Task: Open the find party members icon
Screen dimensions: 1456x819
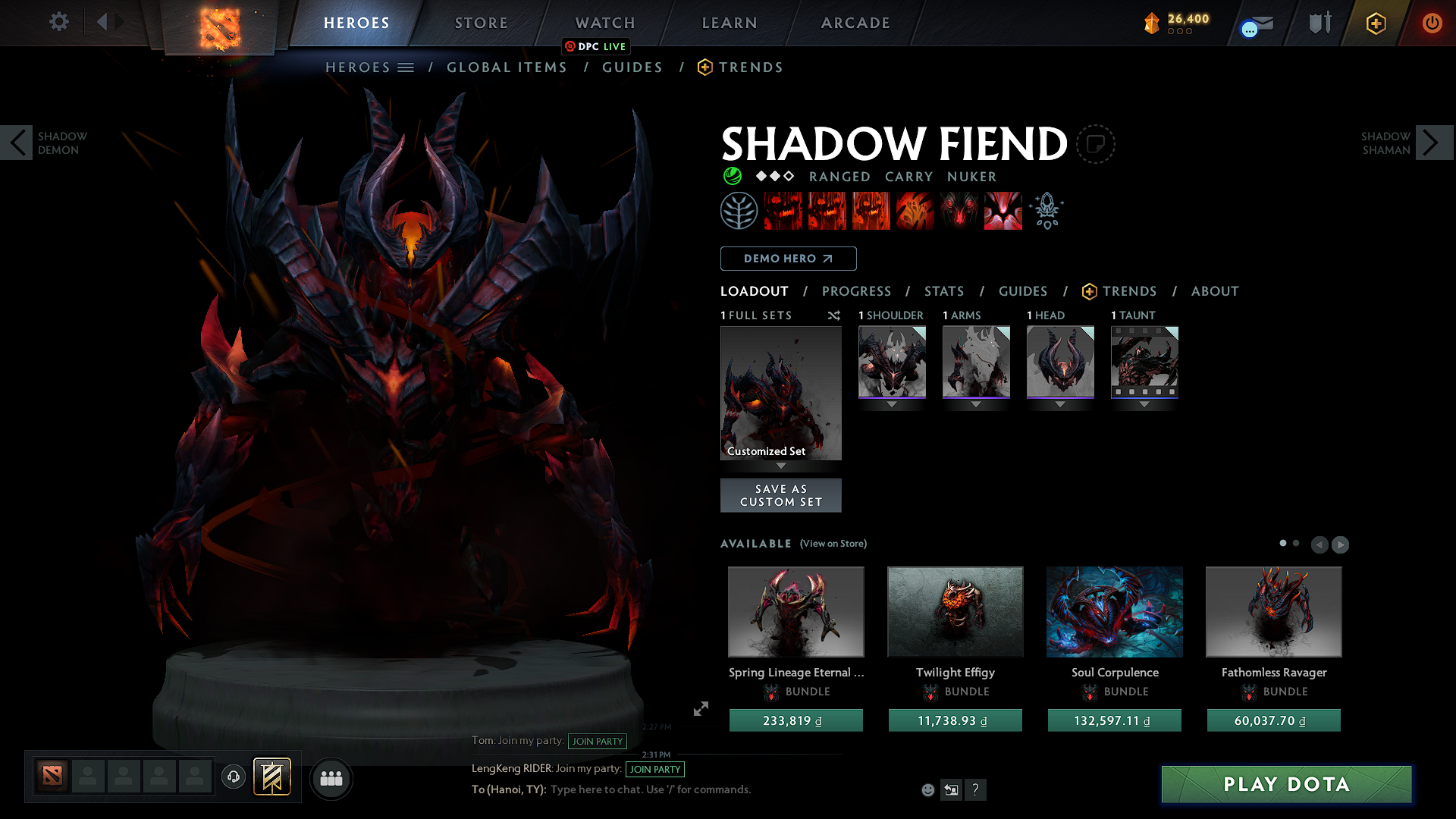Action: [x=331, y=778]
